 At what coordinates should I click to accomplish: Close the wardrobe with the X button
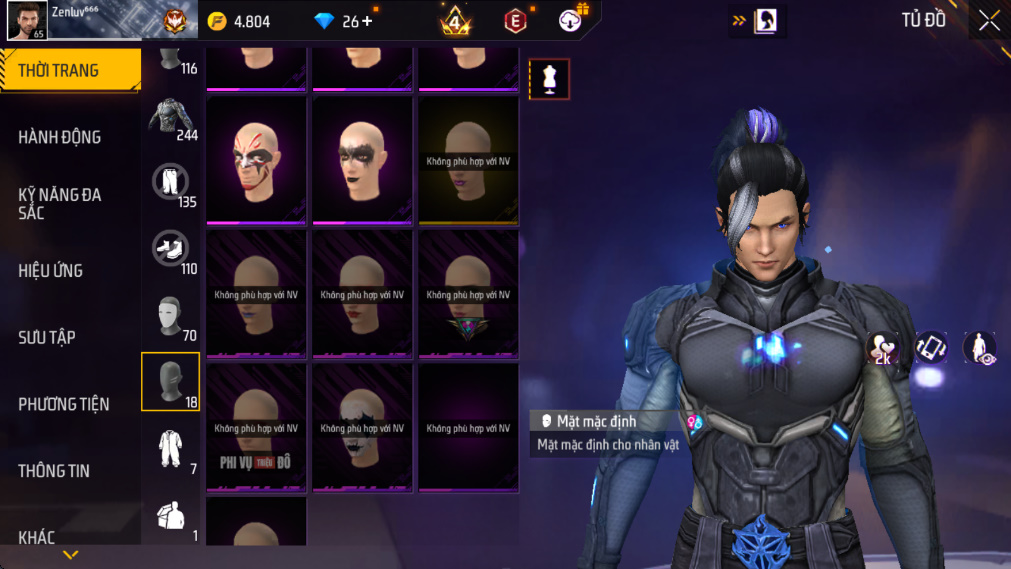(989, 21)
